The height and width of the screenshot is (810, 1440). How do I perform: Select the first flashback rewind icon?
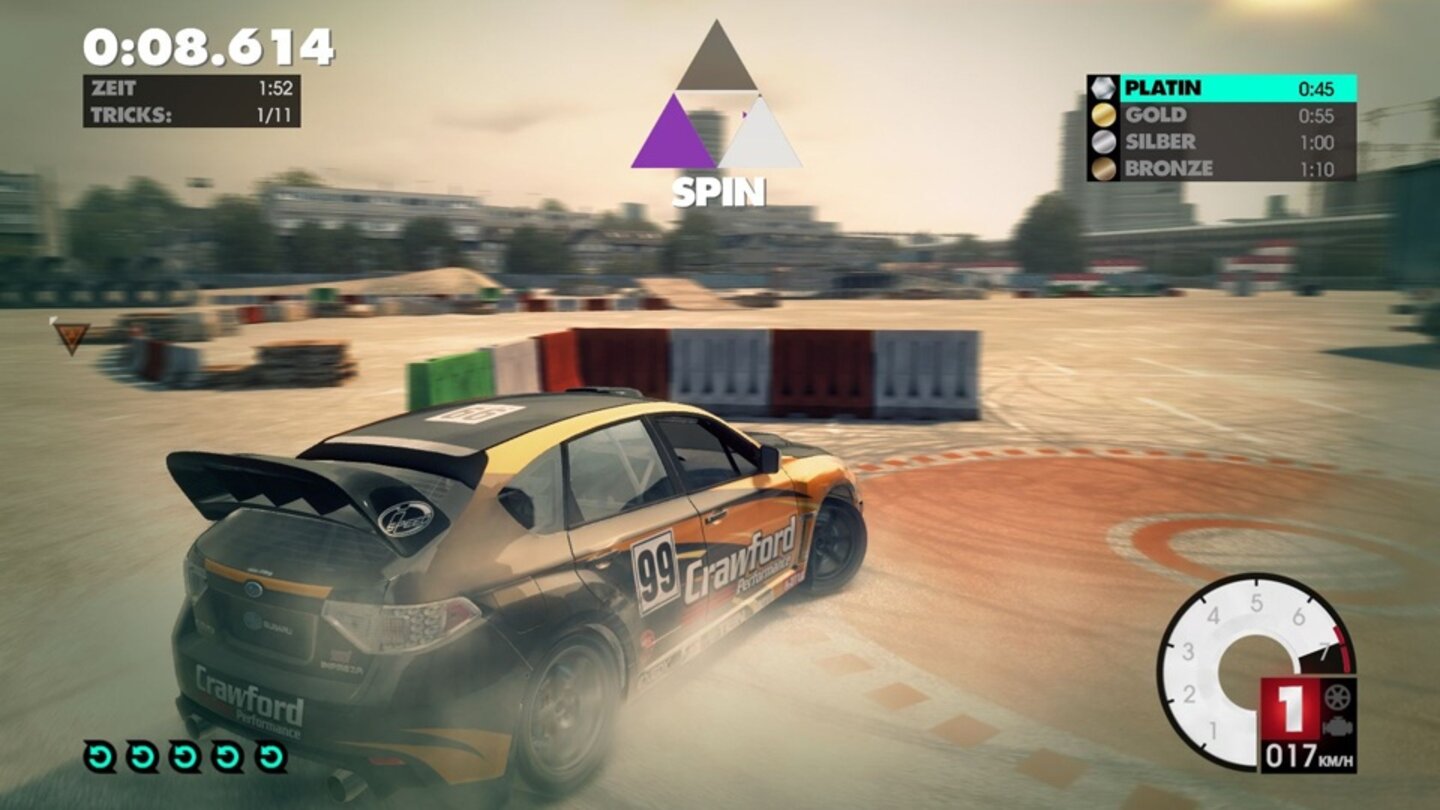point(101,758)
